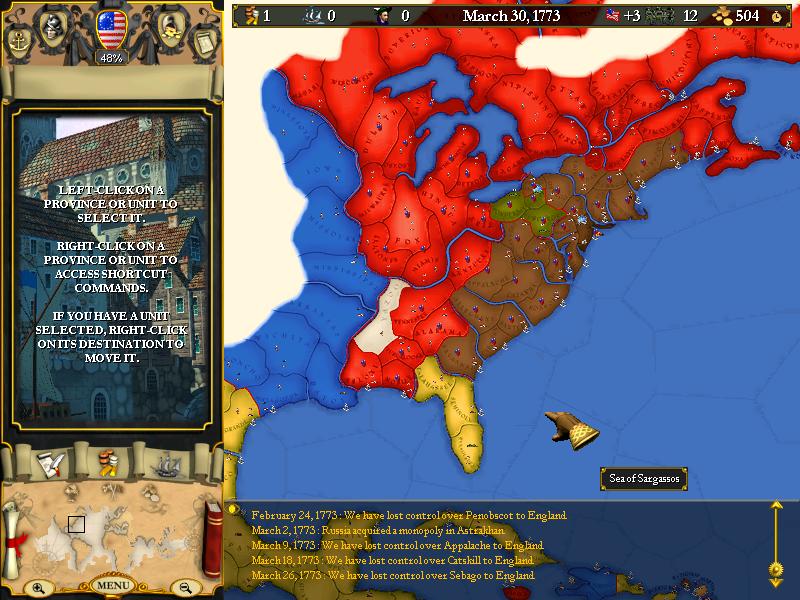Switch to the sailing ship map mode
Image resolution: width=800 pixels, height=600 pixels.
pyautogui.click(x=166, y=463)
